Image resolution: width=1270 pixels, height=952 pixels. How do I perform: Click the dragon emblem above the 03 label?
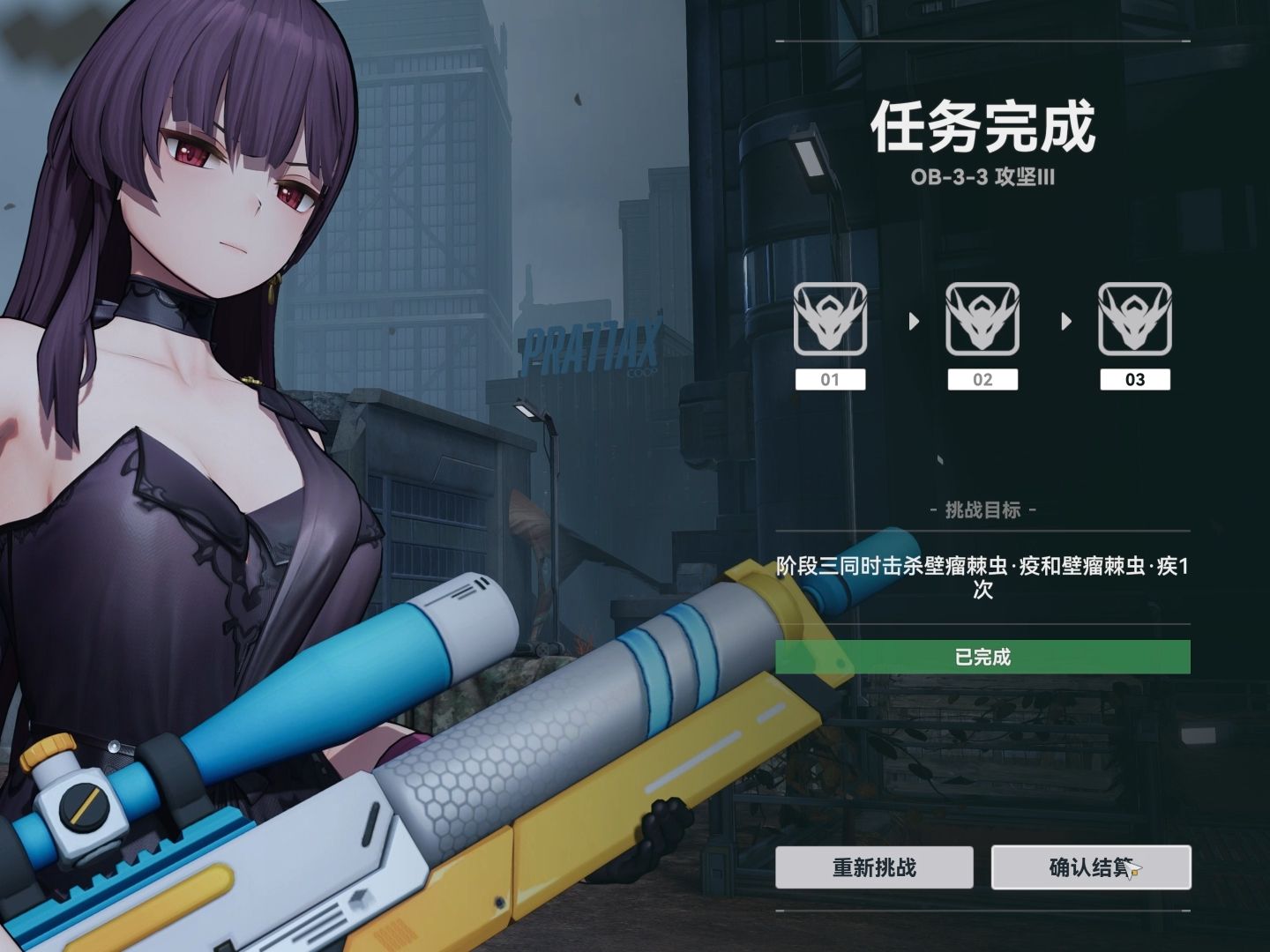point(1135,319)
